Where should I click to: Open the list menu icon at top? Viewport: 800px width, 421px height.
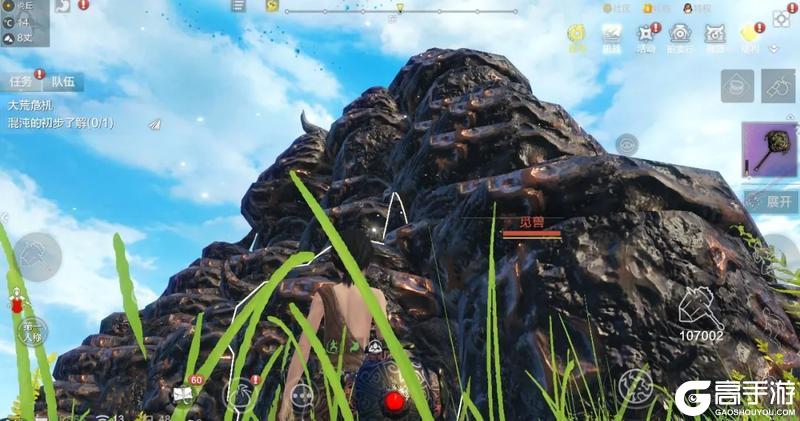[237, 6]
